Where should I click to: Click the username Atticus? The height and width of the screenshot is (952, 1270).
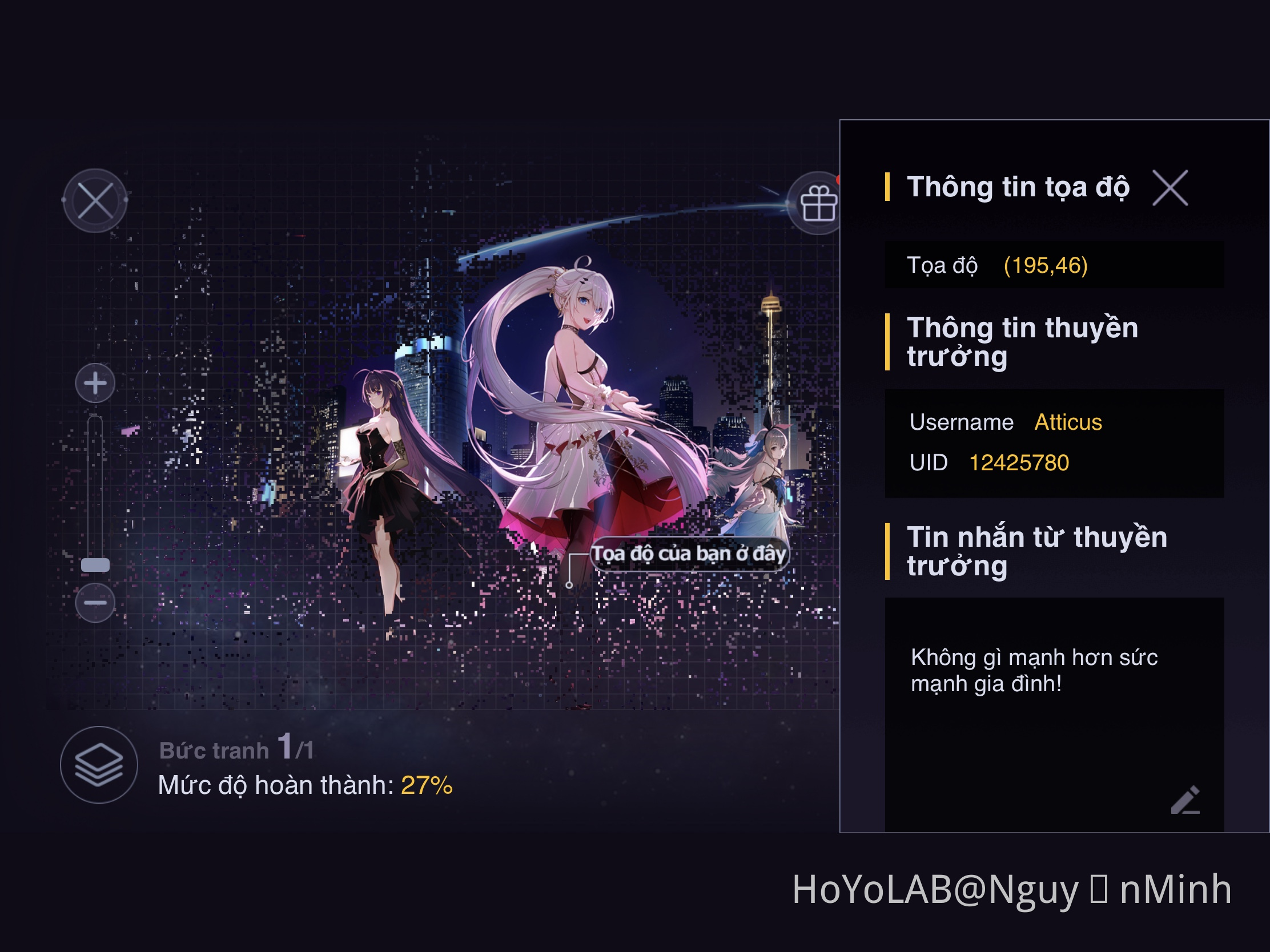(x=1069, y=422)
